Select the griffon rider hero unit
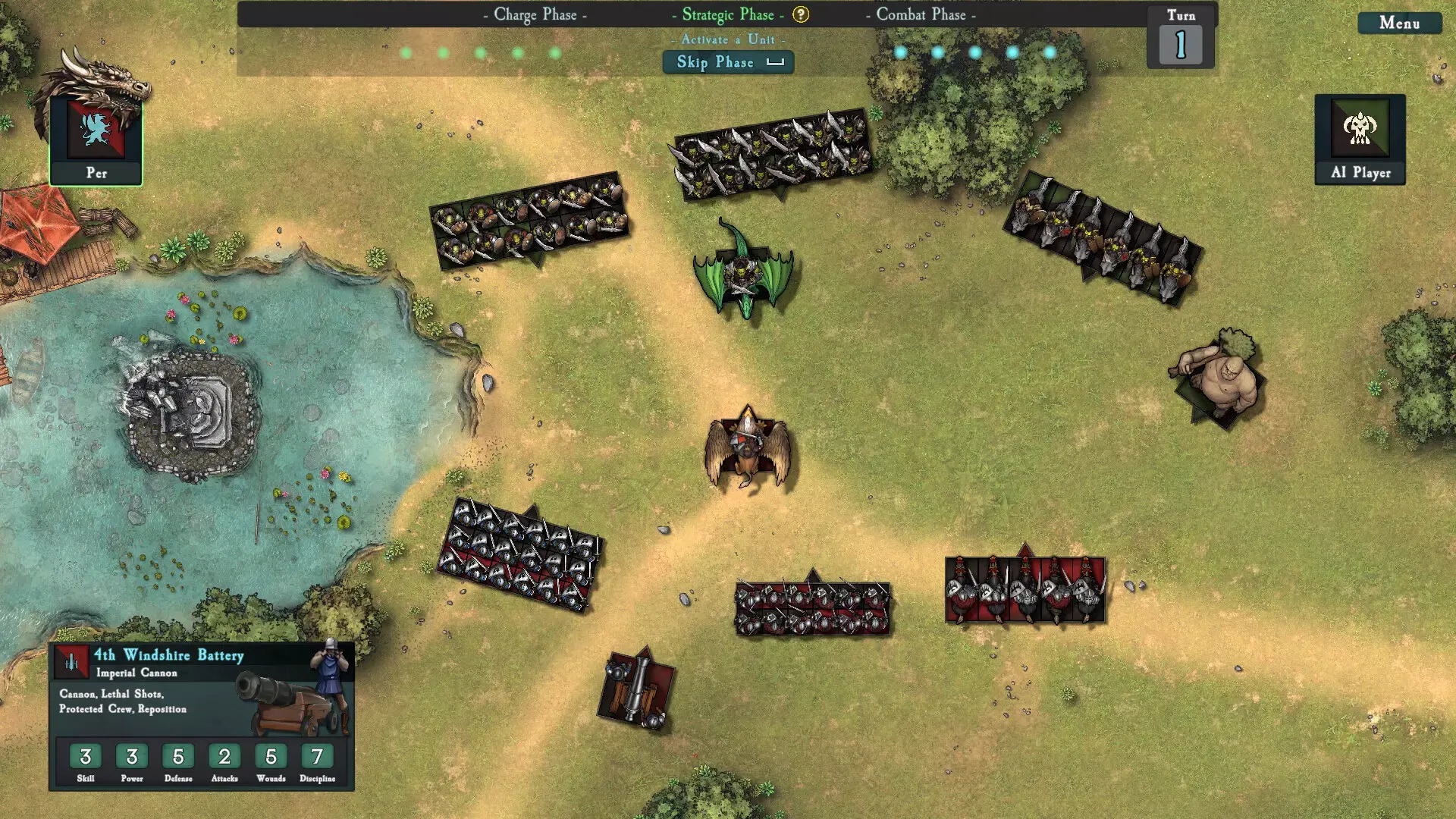 click(748, 450)
